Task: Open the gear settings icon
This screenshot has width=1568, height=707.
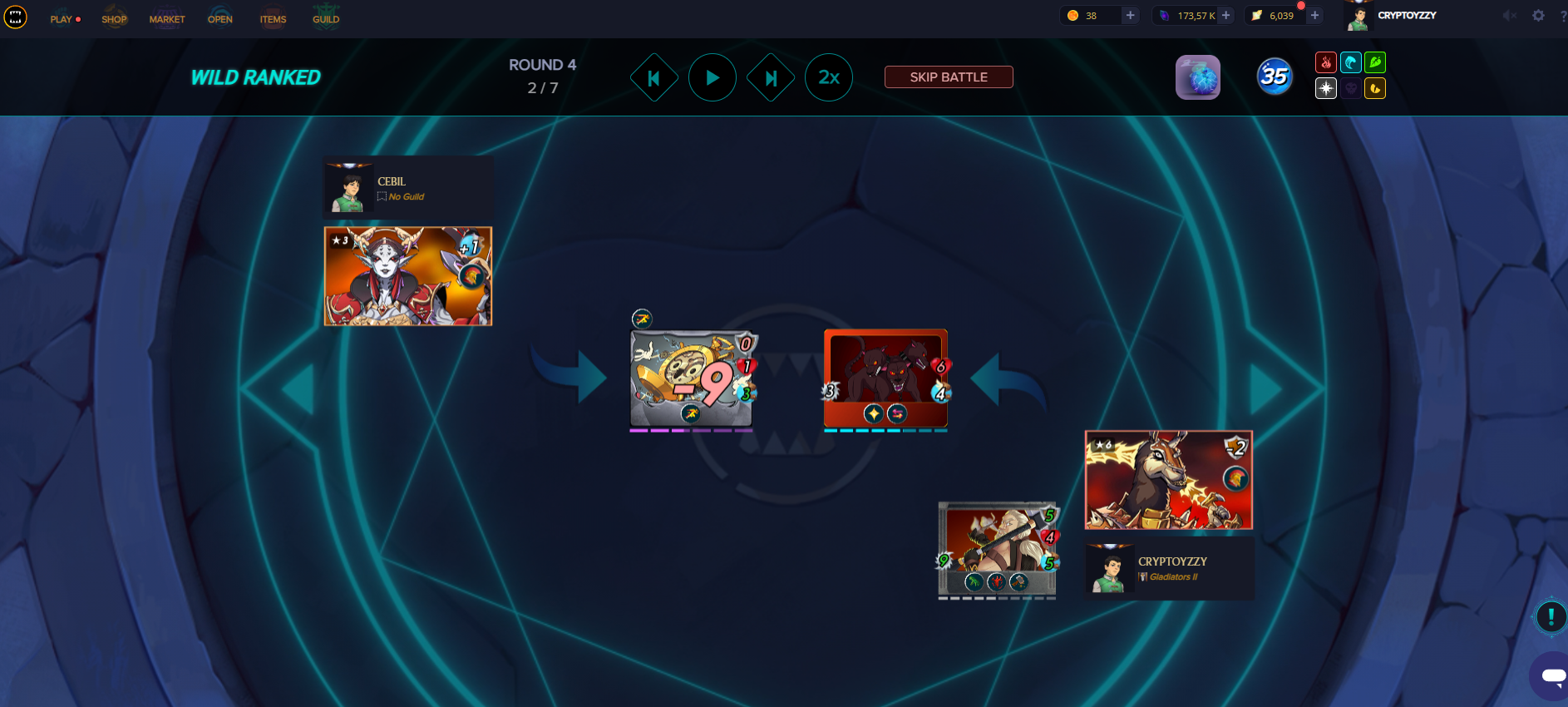Action: tap(1539, 16)
